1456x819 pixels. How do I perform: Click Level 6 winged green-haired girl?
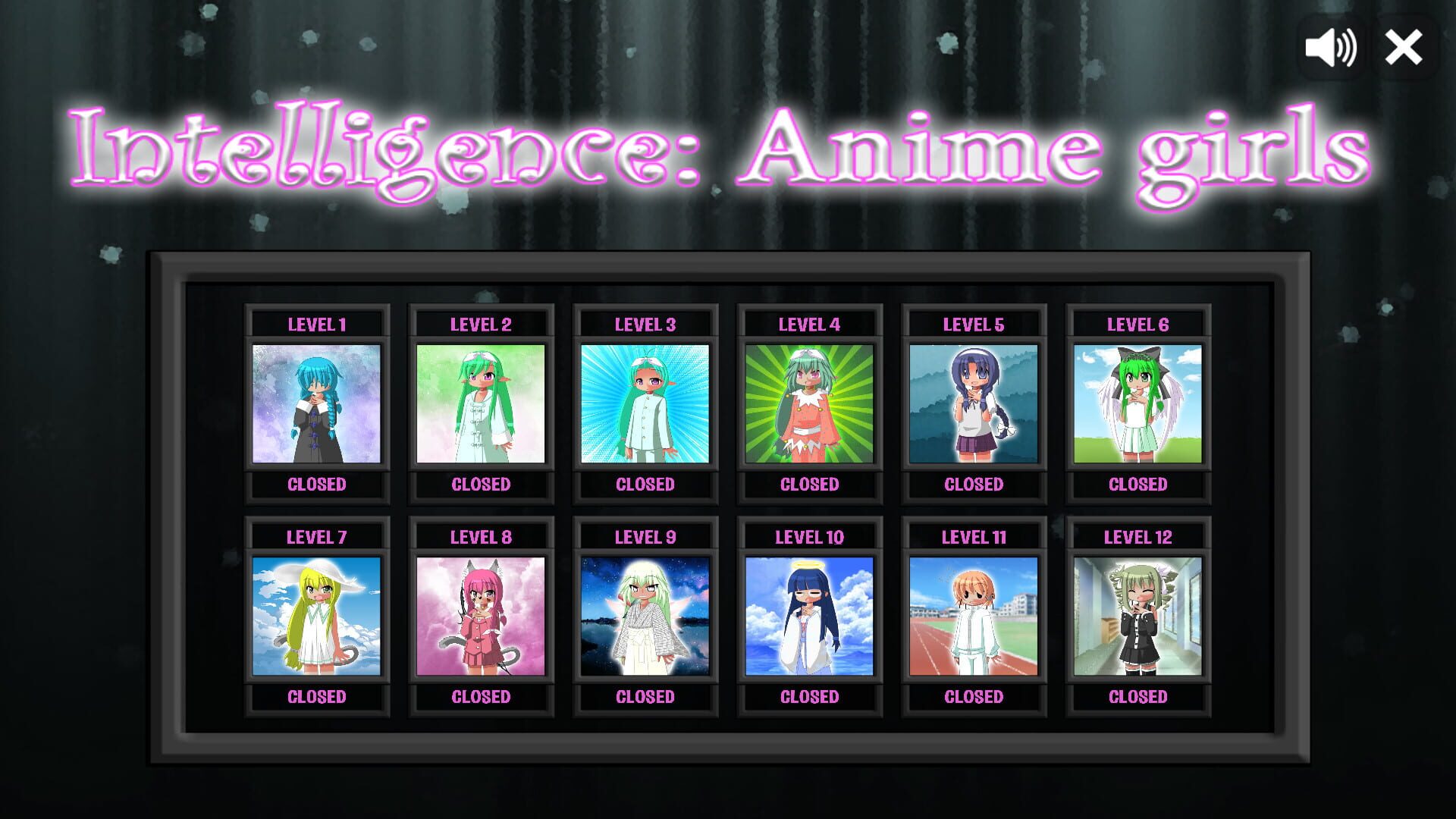[1137, 404]
